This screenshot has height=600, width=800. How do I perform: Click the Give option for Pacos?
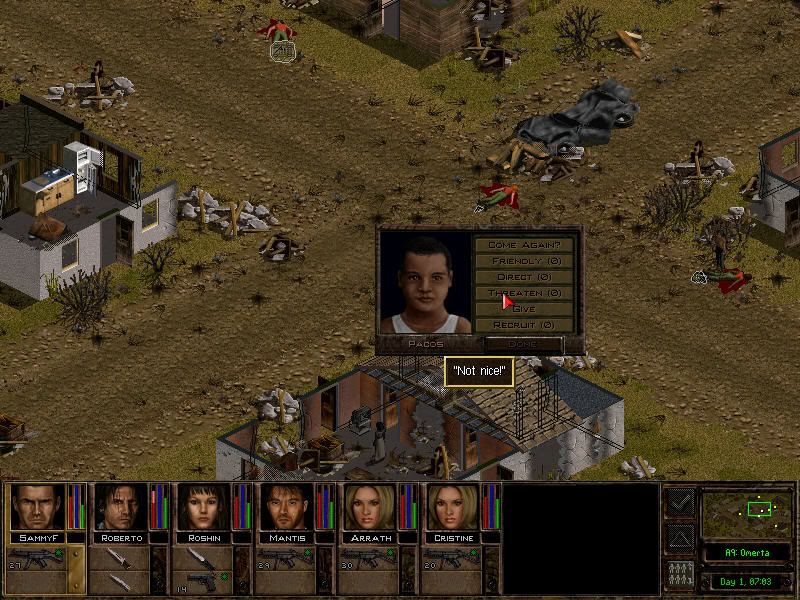tap(524, 309)
